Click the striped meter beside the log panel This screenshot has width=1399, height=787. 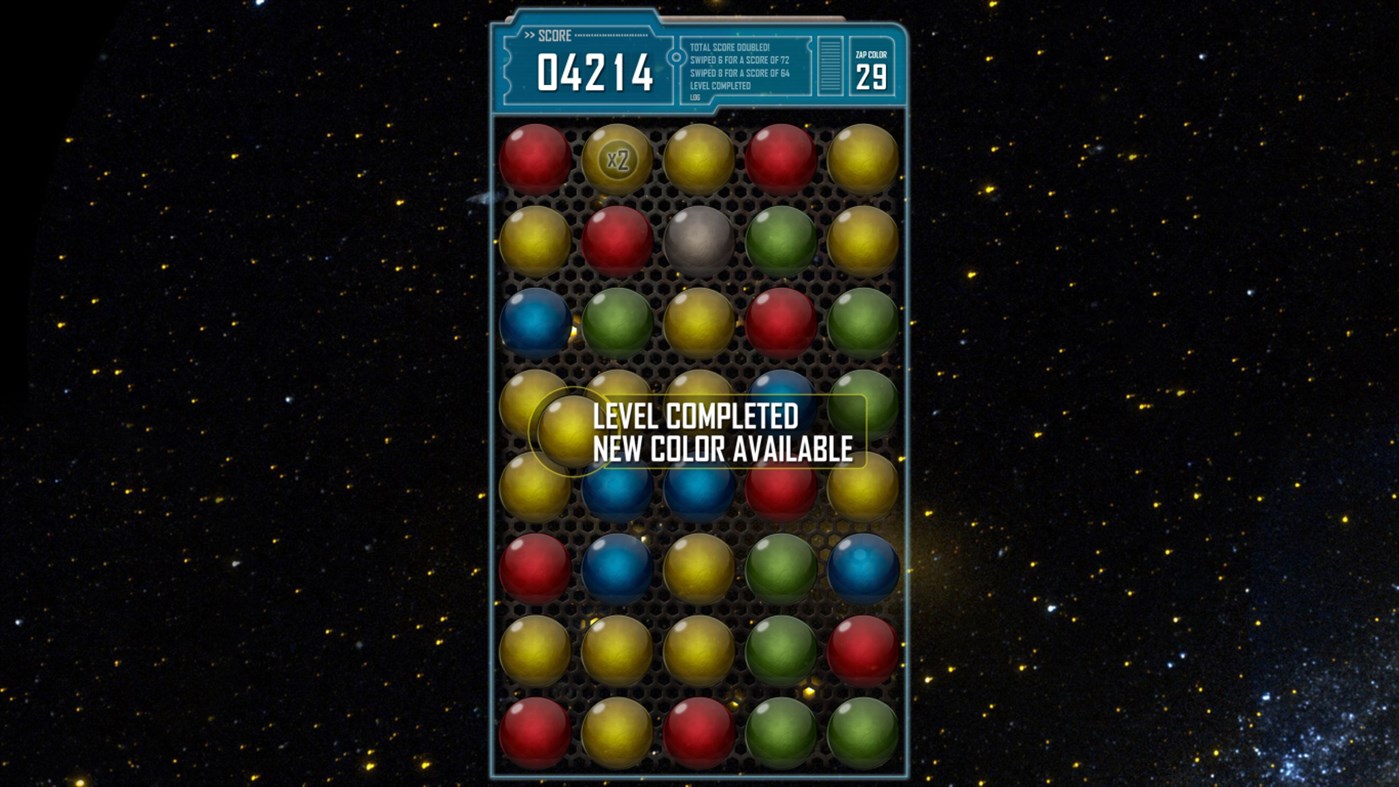(828, 65)
